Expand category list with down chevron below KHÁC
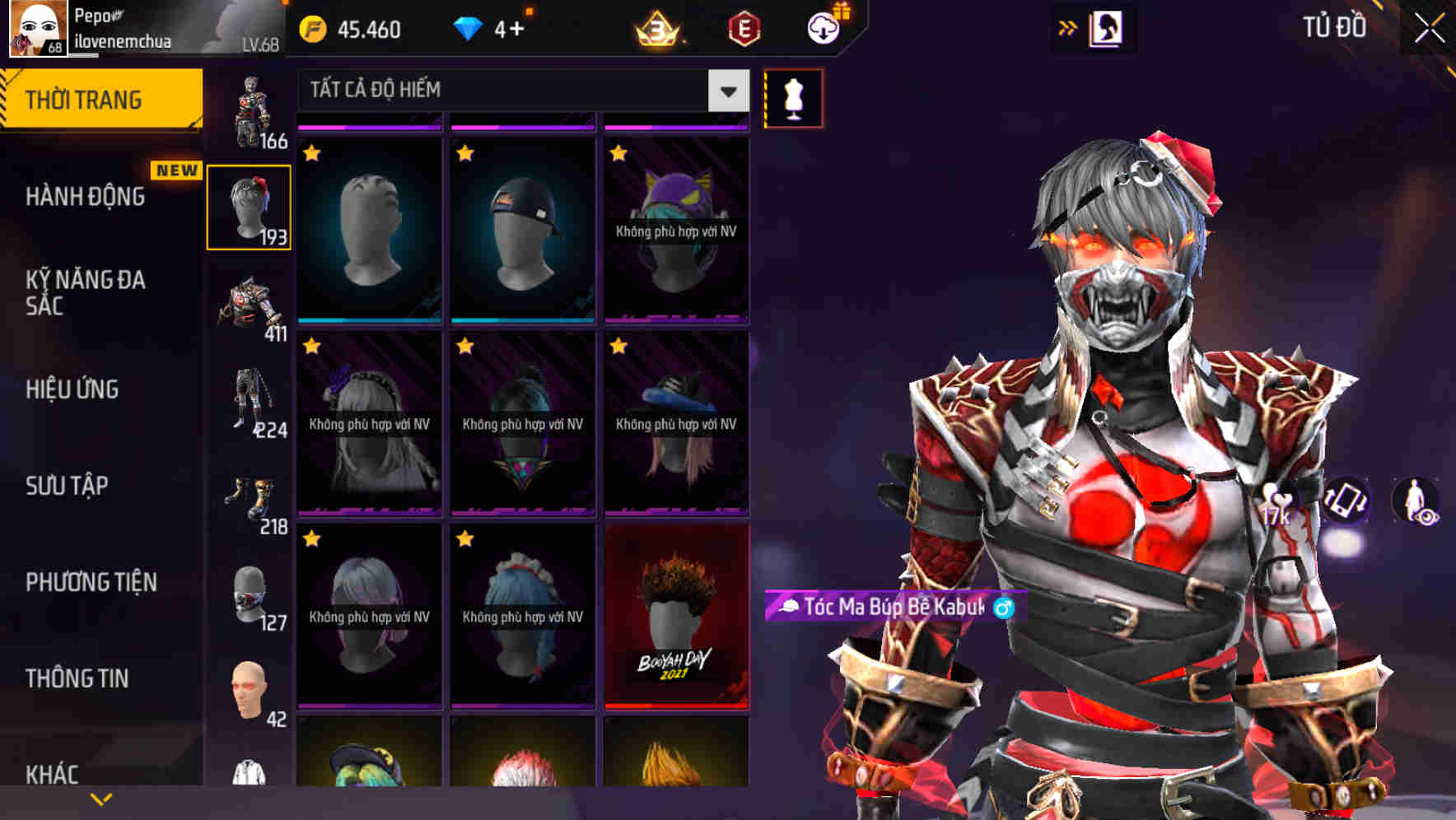Image resolution: width=1456 pixels, height=820 pixels. 101,799
